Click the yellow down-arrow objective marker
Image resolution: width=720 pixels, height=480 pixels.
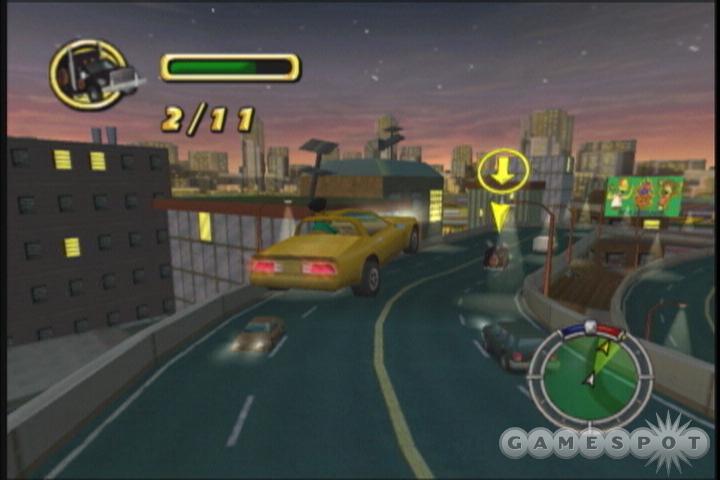pos(503,171)
